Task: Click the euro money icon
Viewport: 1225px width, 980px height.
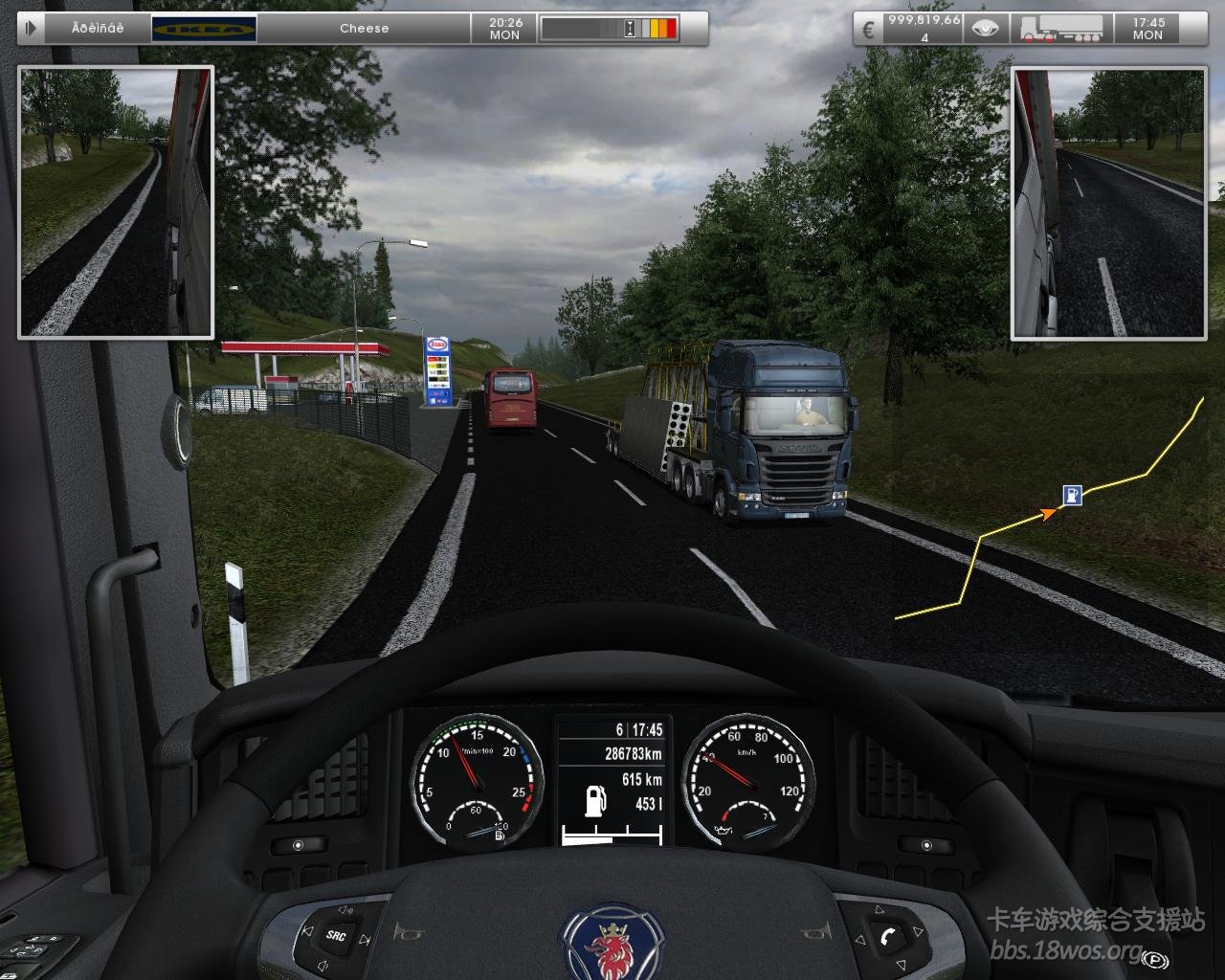Action: click(869, 29)
